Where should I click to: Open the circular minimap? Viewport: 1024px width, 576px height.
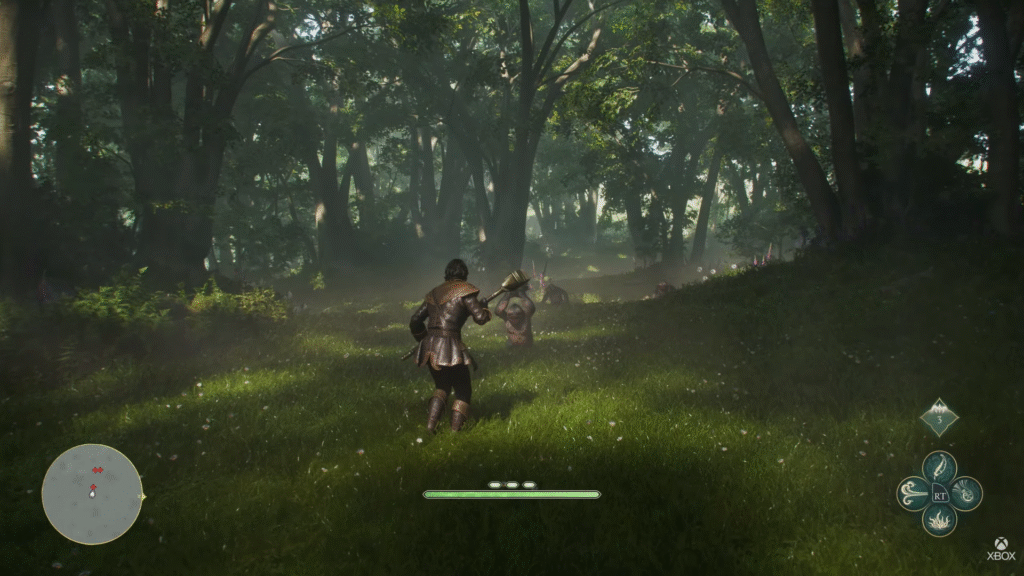coord(92,494)
